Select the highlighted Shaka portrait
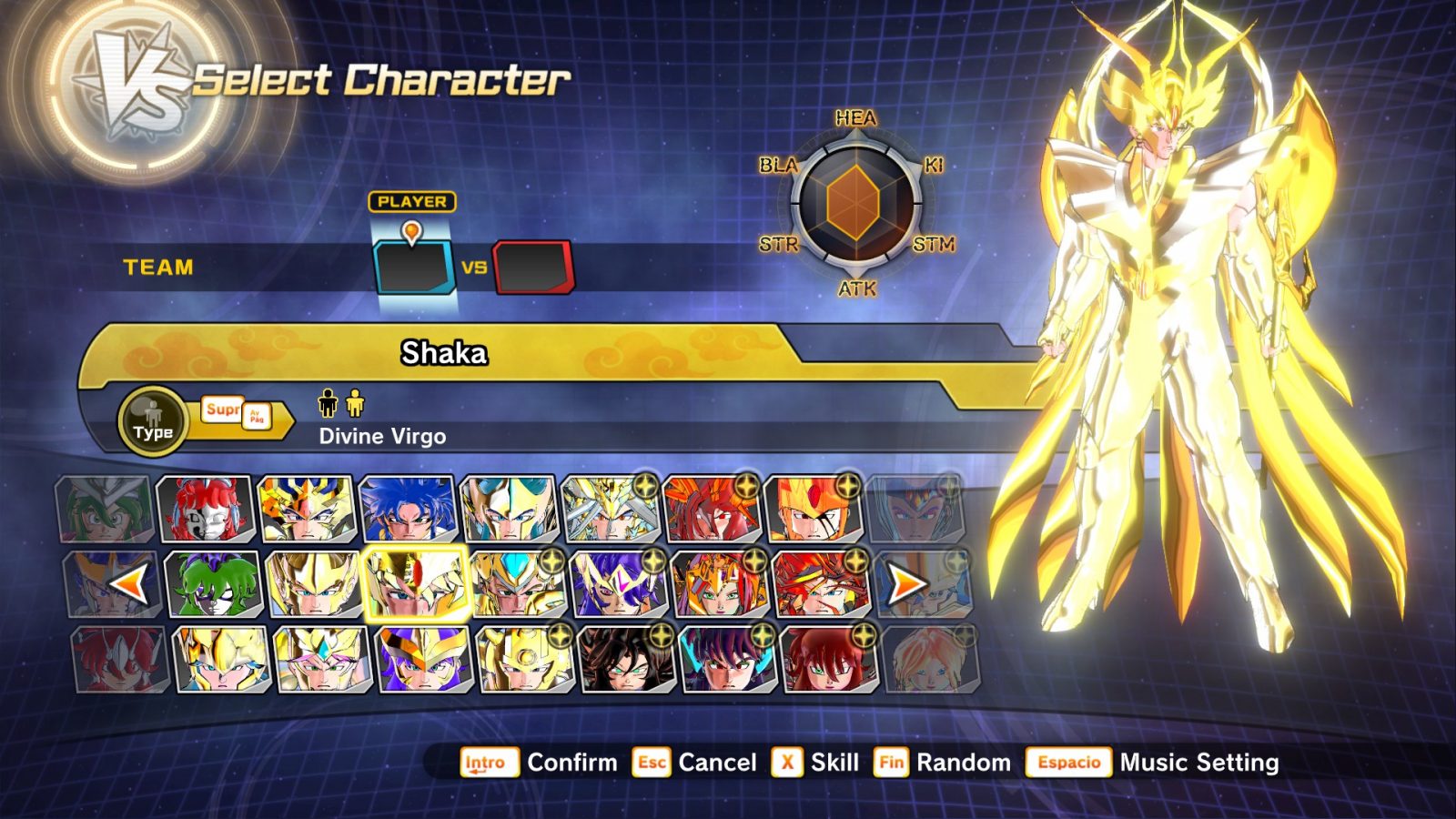The height and width of the screenshot is (819, 1456). point(415,584)
